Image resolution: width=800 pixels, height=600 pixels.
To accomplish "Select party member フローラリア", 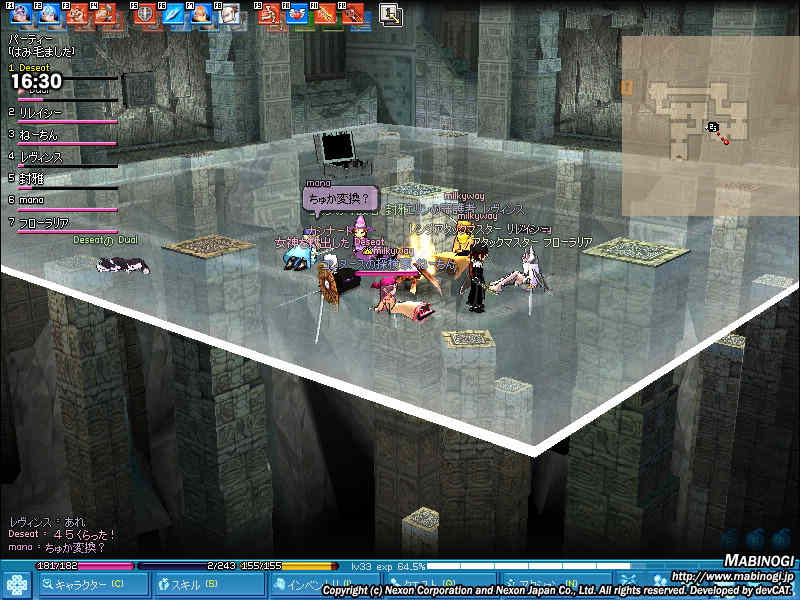I will [46, 222].
